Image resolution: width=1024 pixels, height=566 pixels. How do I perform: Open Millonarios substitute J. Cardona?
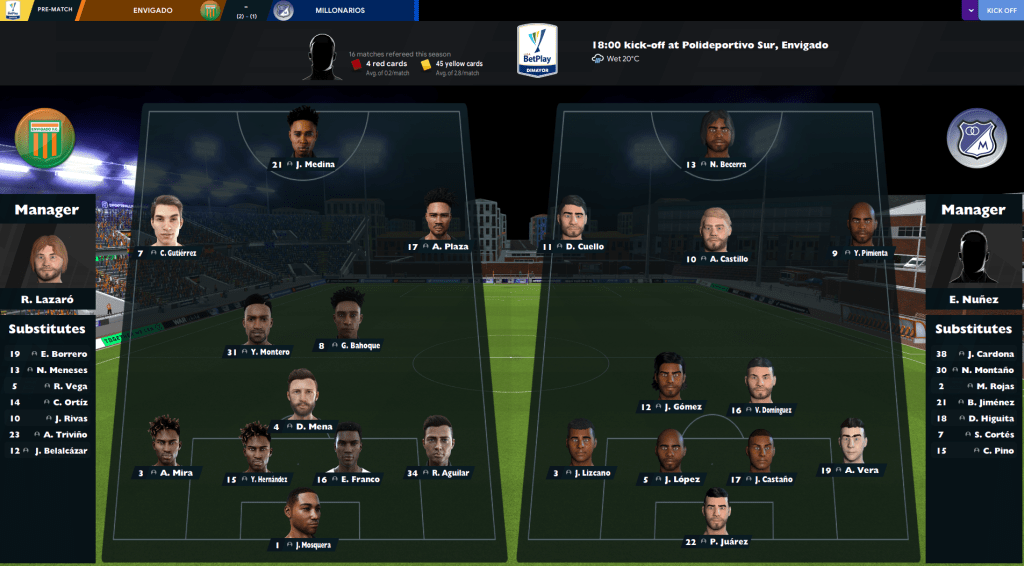point(976,354)
